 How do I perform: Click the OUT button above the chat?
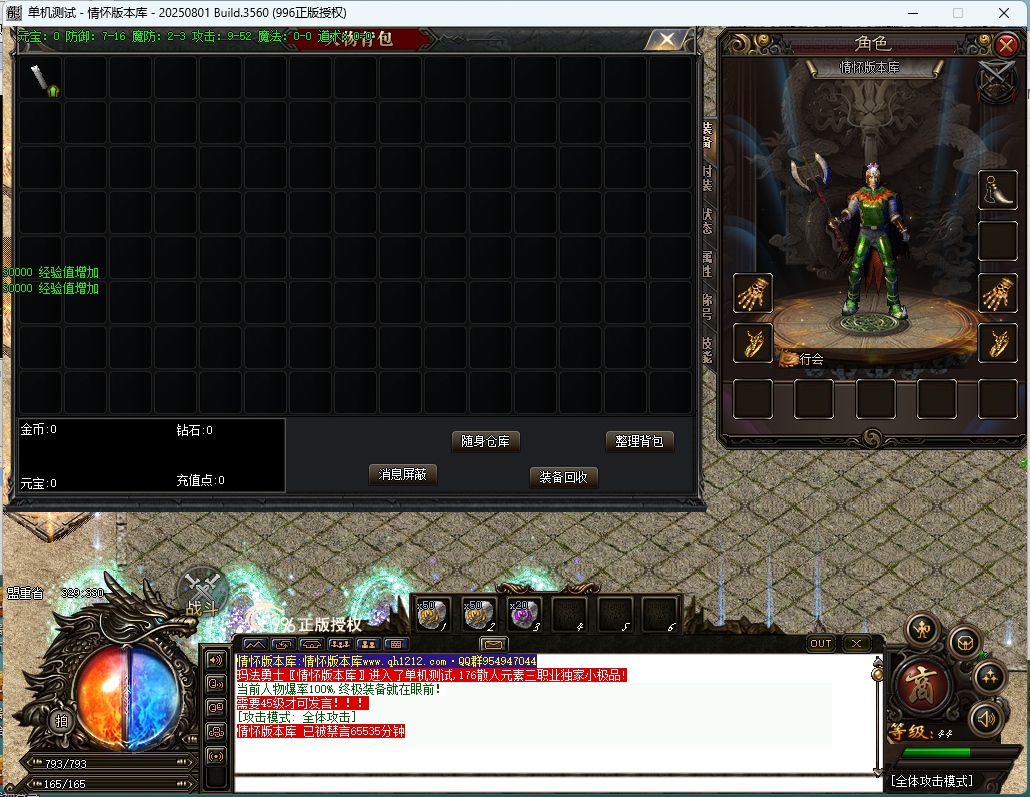pos(821,644)
